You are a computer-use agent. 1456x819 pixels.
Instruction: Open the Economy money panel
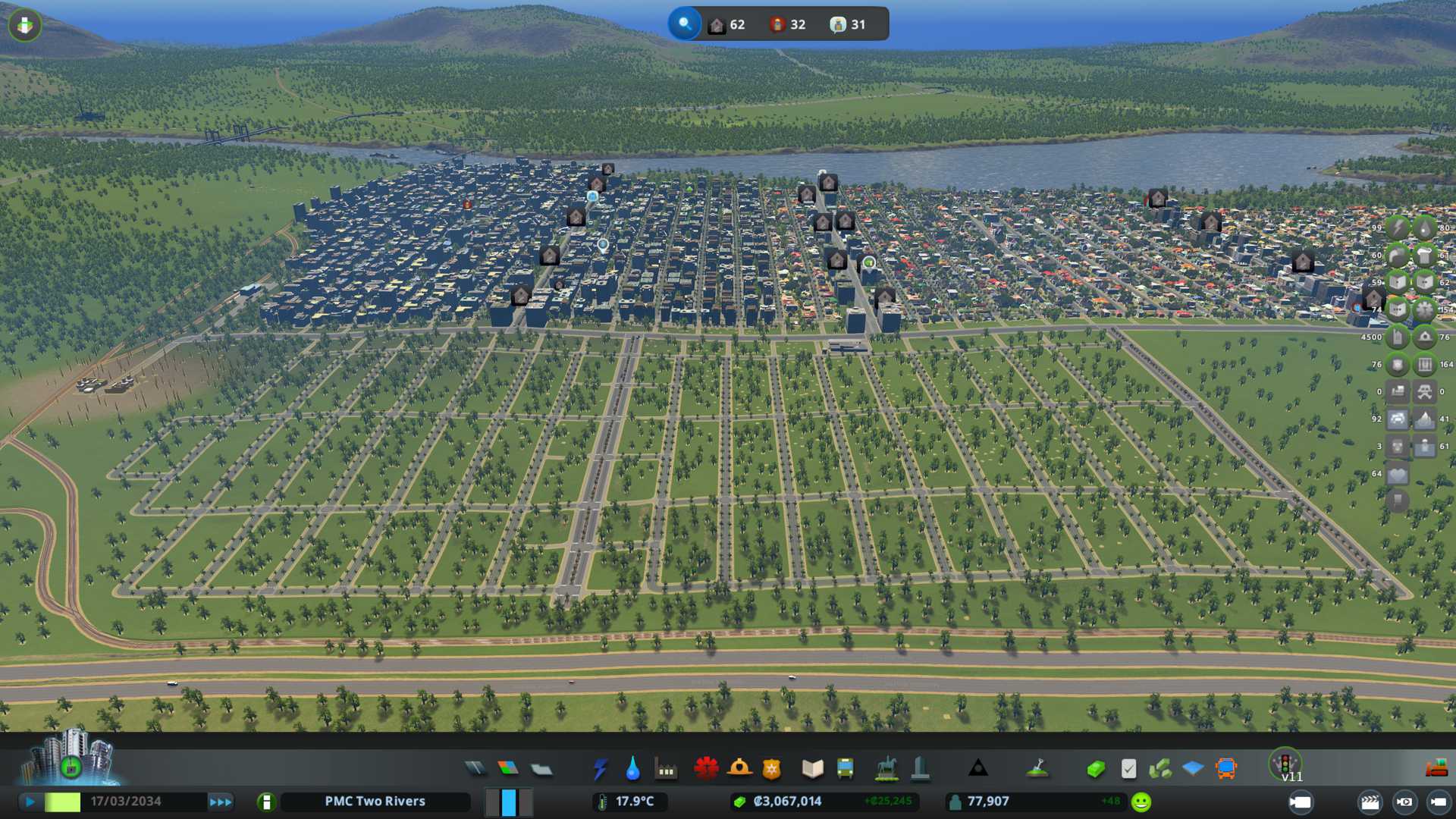click(x=1095, y=769)
